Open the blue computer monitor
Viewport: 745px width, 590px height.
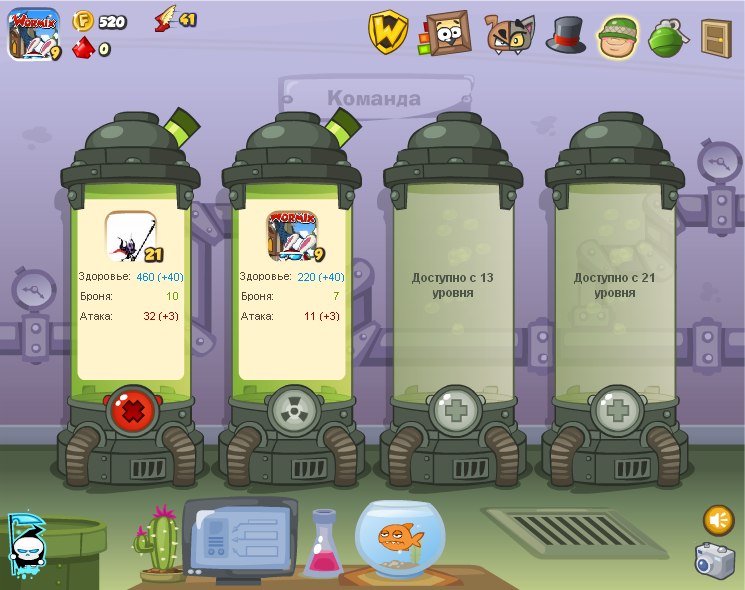click(x=238, y=537)
